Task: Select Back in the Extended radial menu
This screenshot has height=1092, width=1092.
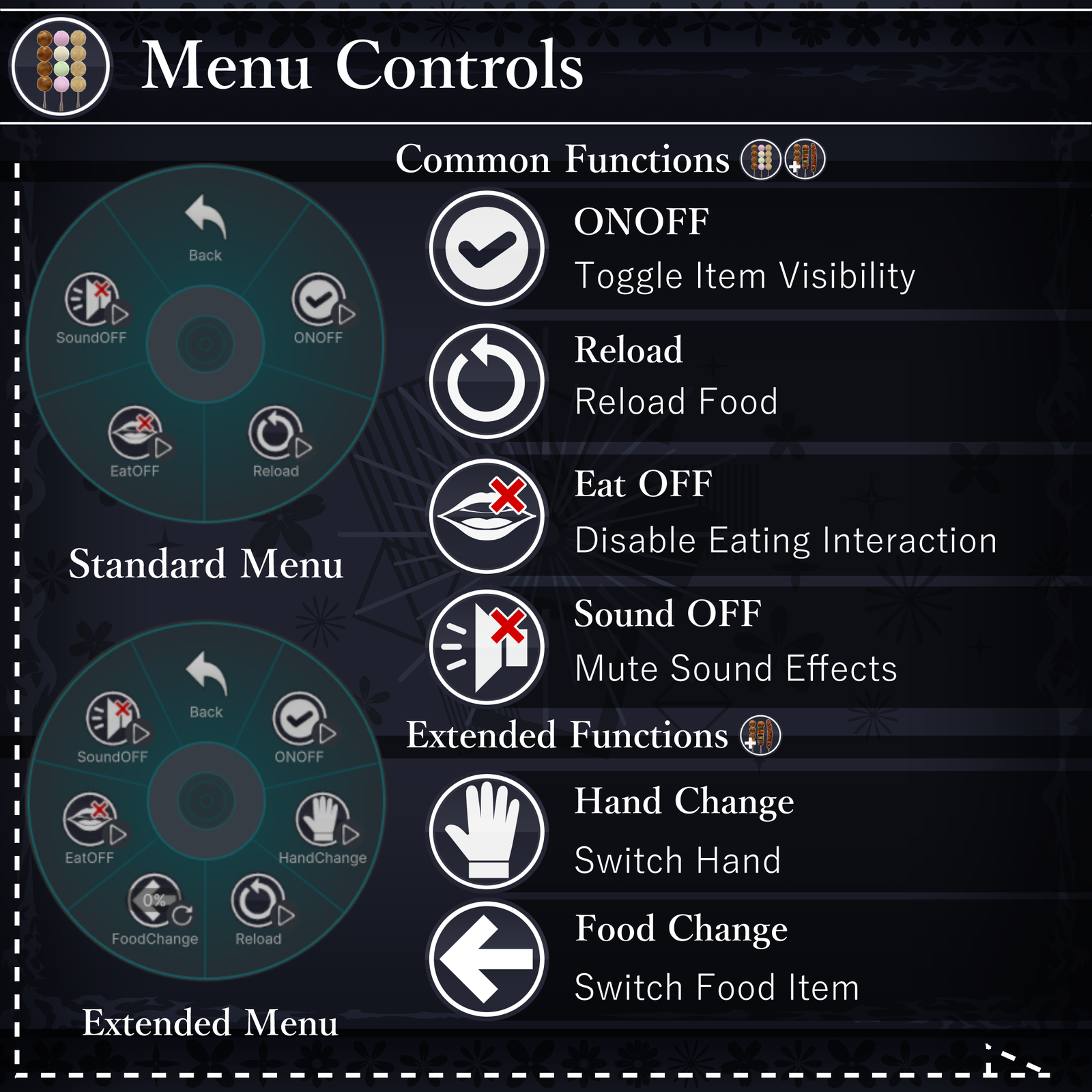Action: coord(206,683)
